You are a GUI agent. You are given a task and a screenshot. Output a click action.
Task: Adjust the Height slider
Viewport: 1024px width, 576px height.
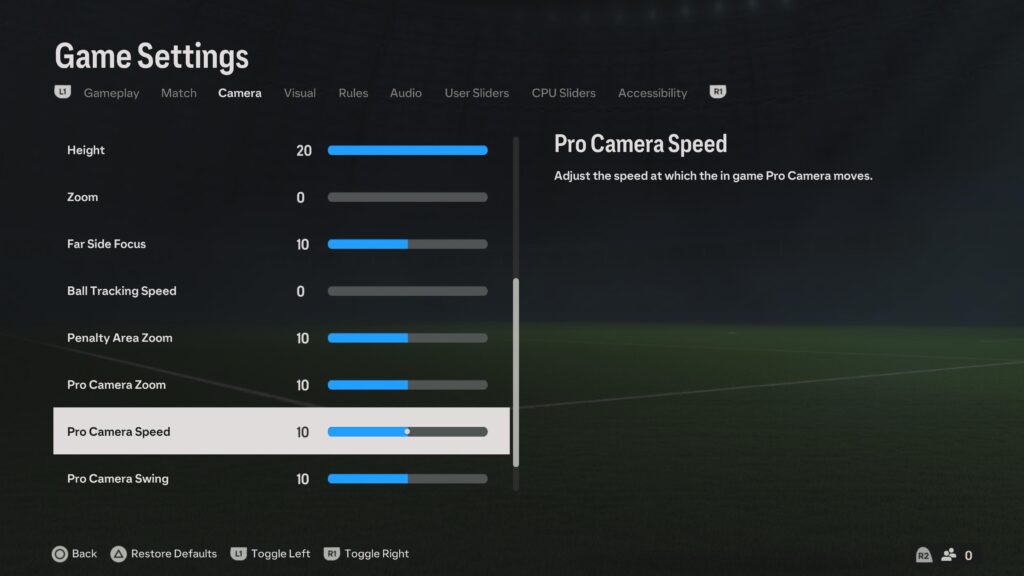[x=407, y=151]
